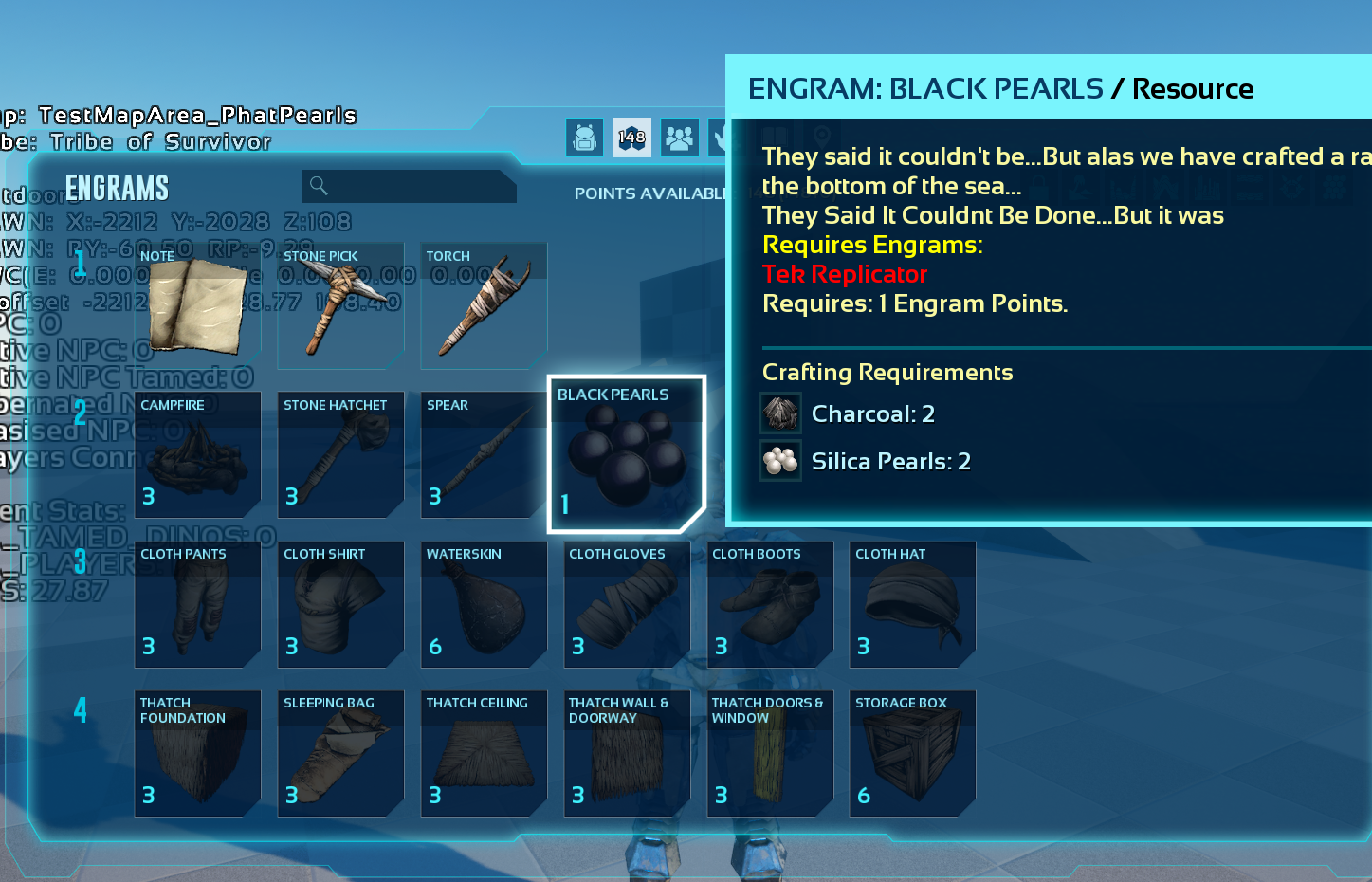The width and height of the screenshot is (1372, 882).
Task: Select the Stone Pick engram
Action: (x=341, y=305)
